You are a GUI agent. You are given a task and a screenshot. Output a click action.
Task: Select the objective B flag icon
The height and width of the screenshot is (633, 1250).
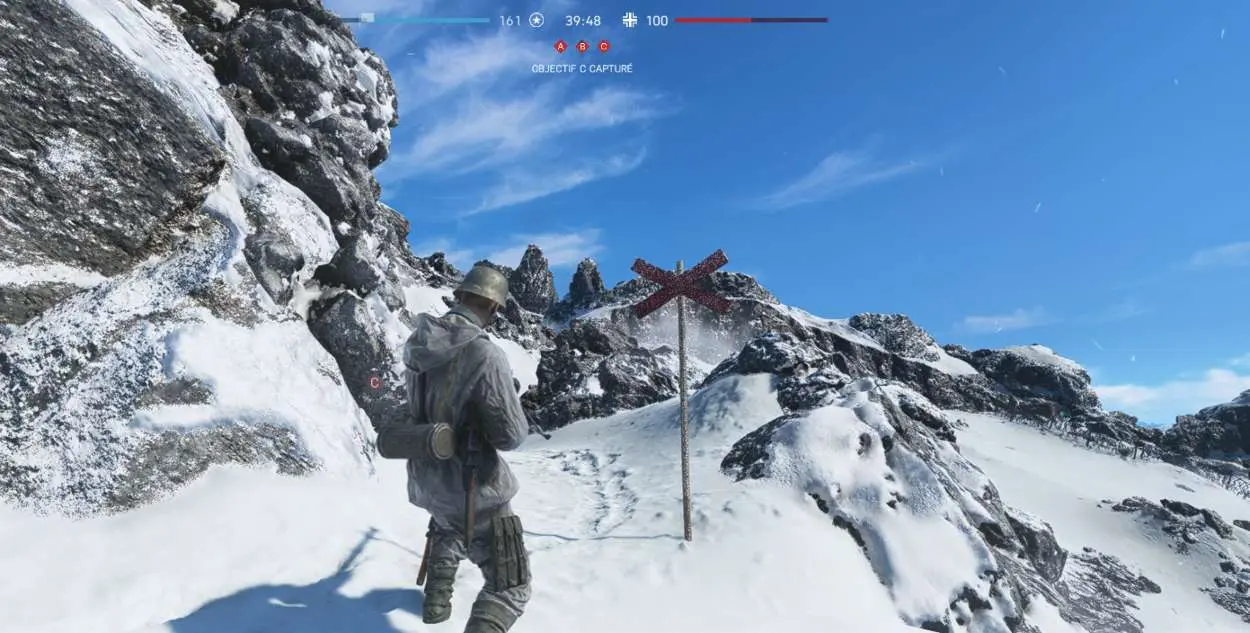coord(582,46)
